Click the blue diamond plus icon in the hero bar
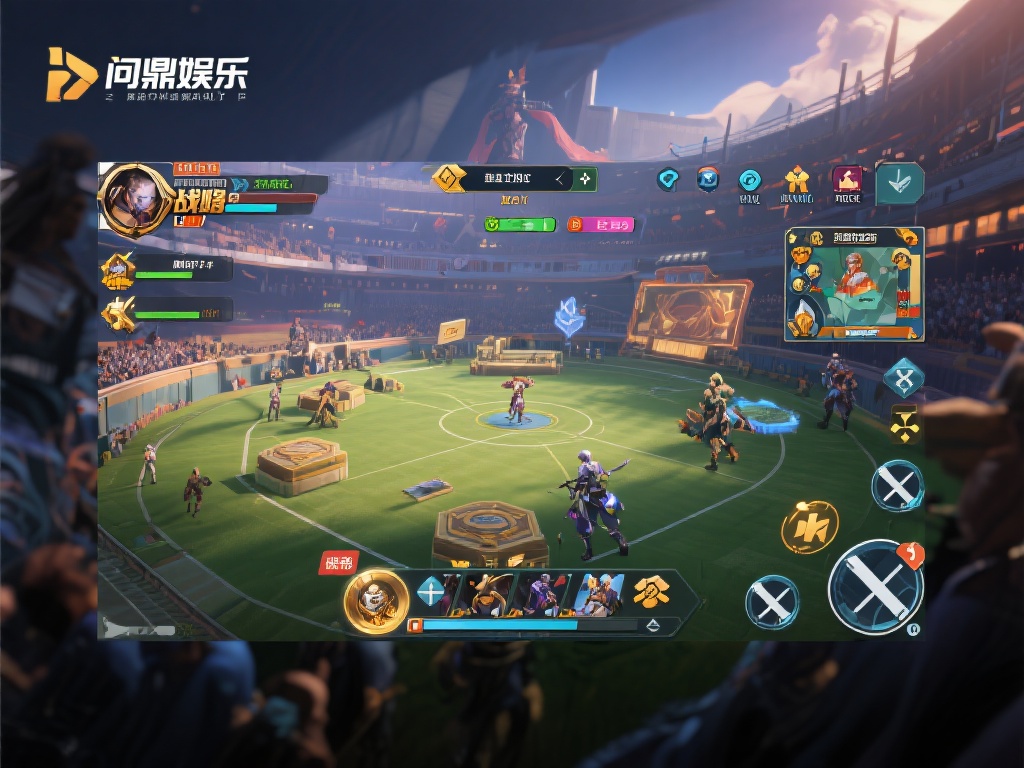This screenshot has width=1024, height=768. coord(430,592)
